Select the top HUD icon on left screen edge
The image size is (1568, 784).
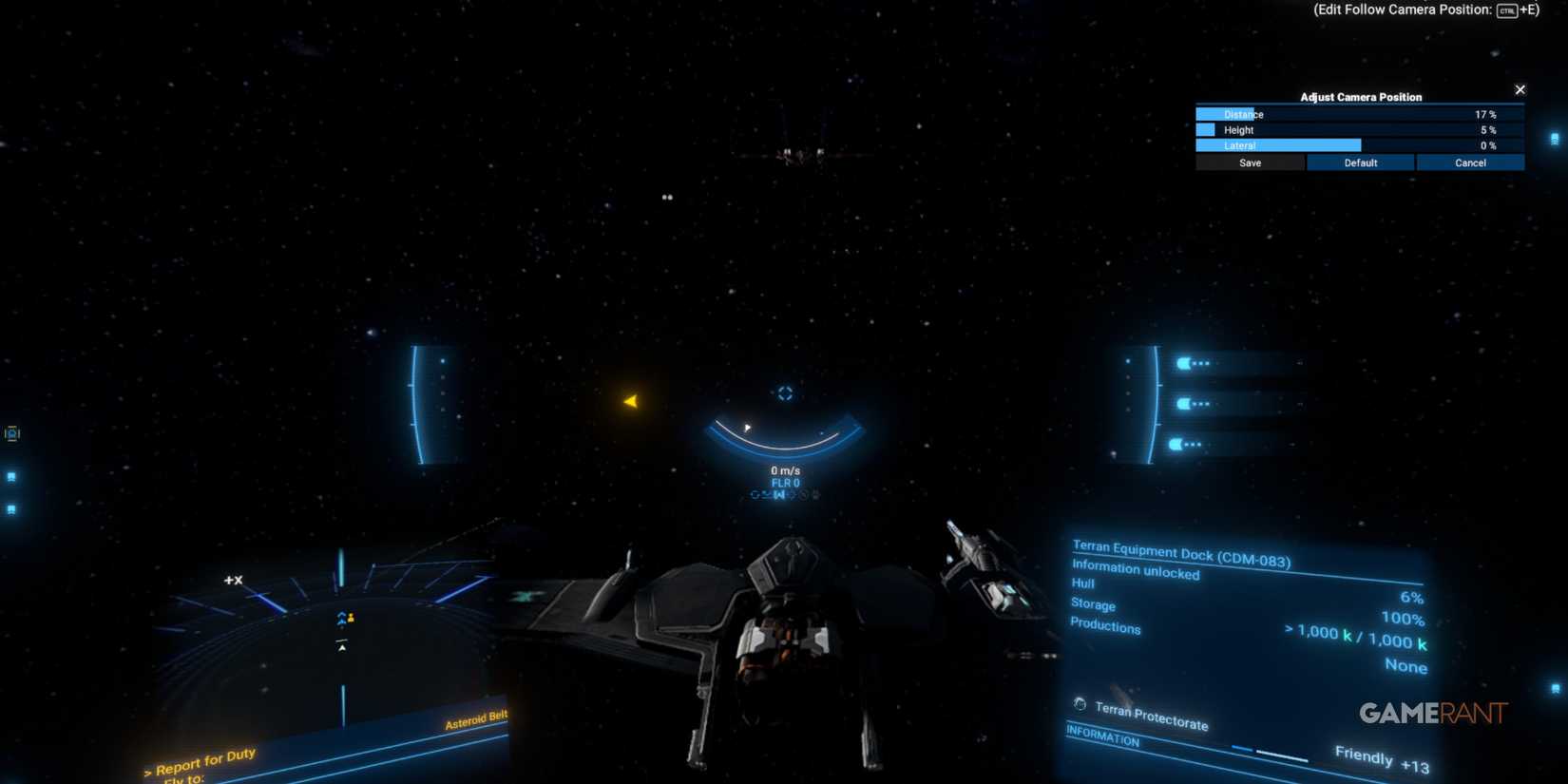click(12, 434)
